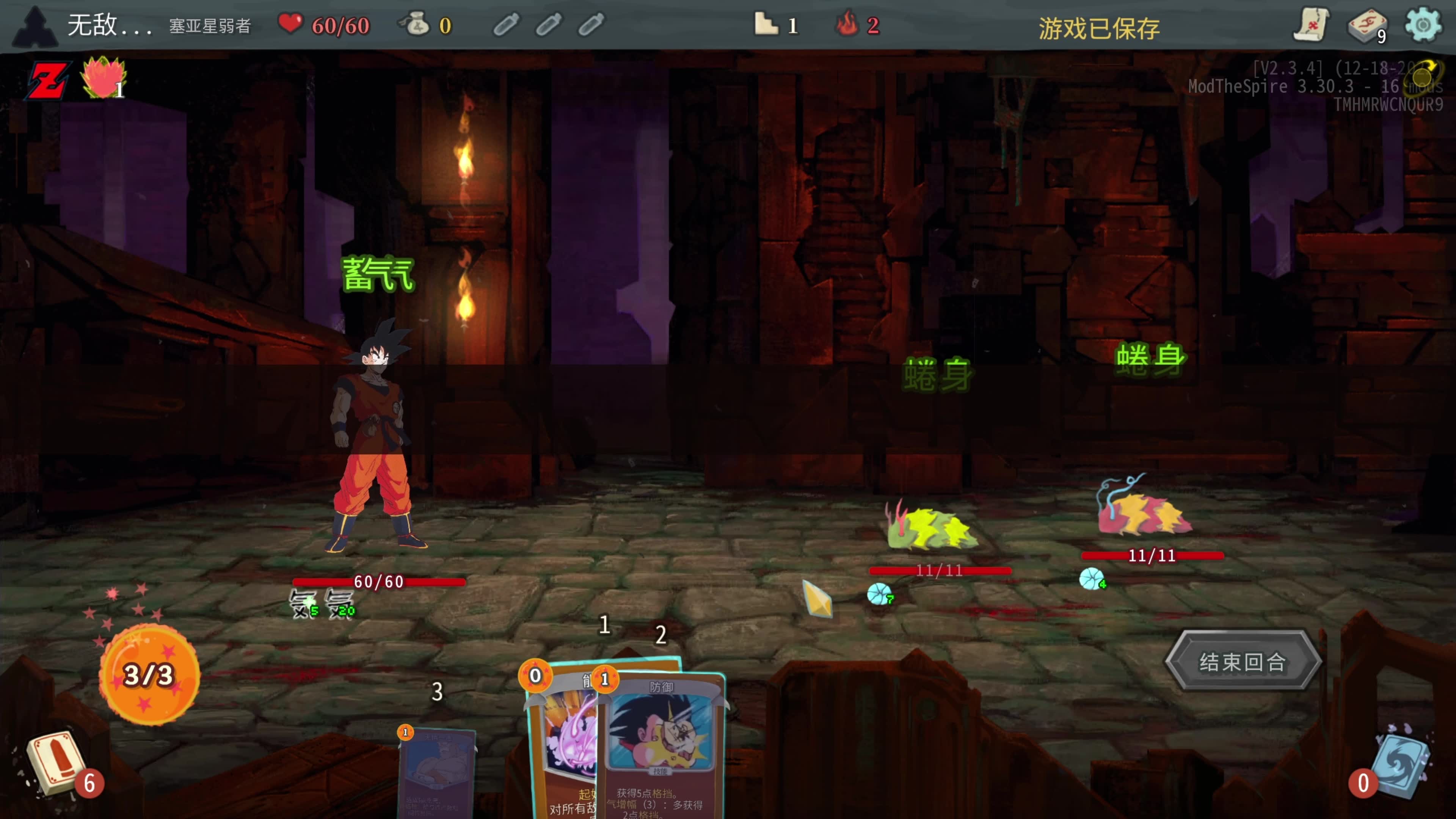The height and width of the screenshot is (819, 1456).
Task: End the turn with 结束回合
Action: pos(1242,661)
